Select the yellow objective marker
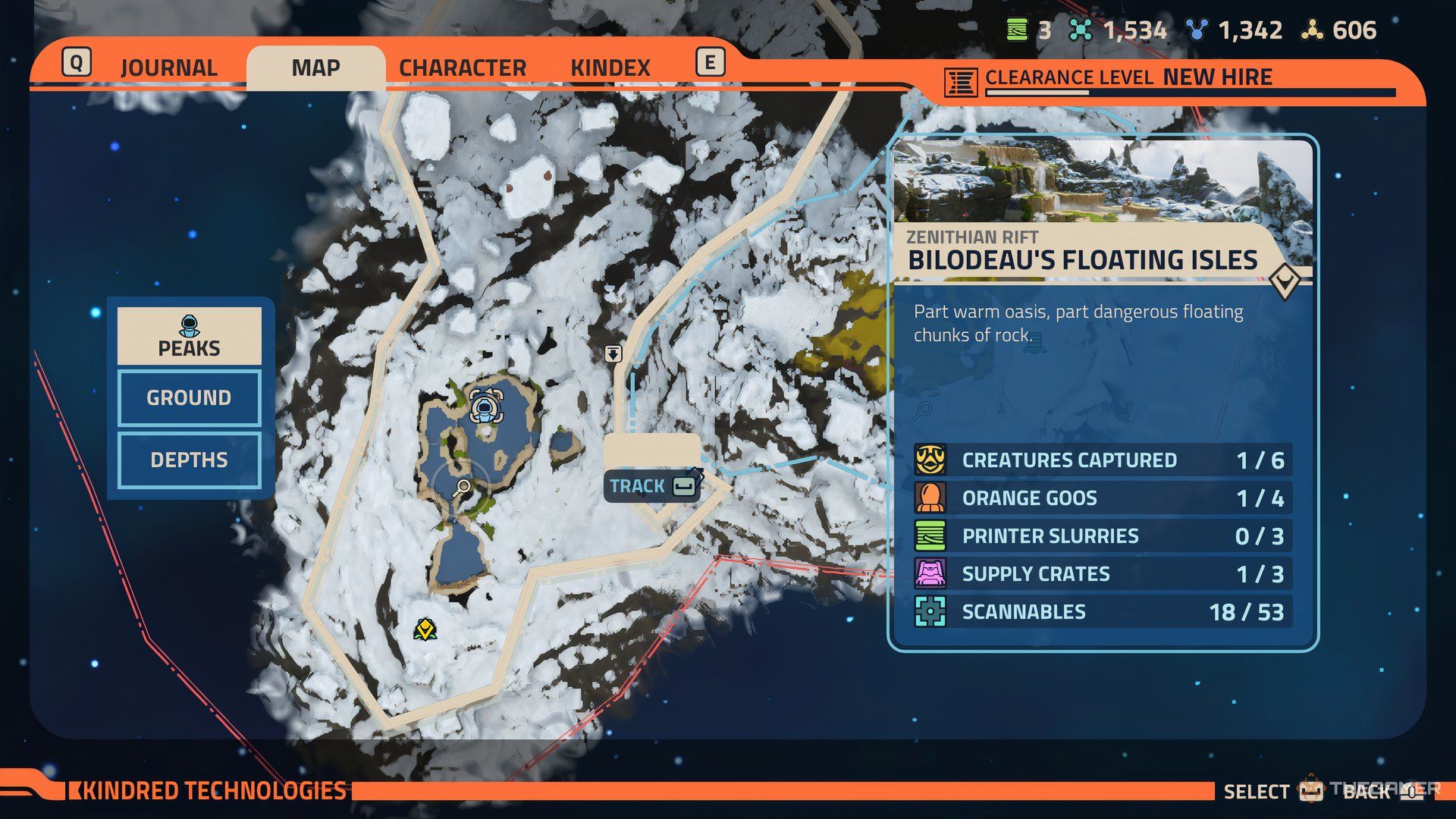1456x819 pixels. click(425, 629)
